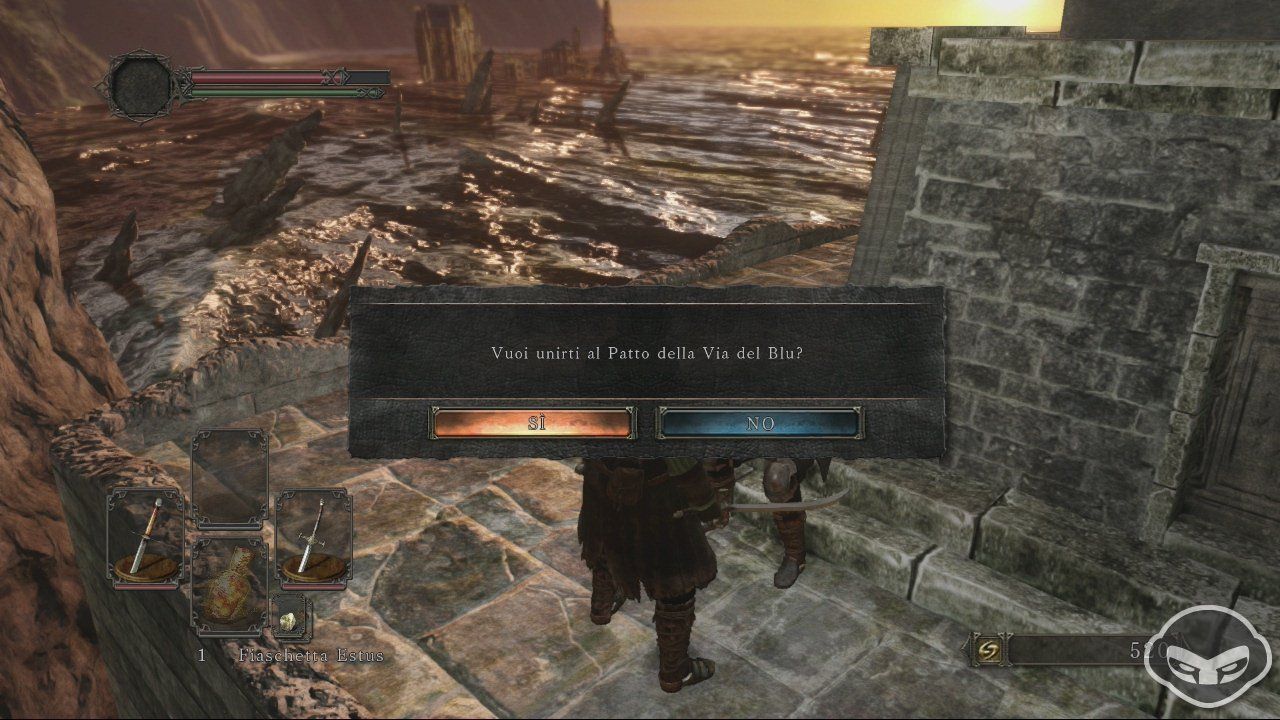Click the covenant question text in the dialog
Viewport: 1280px width, 720px height.
tap(640, 352)
